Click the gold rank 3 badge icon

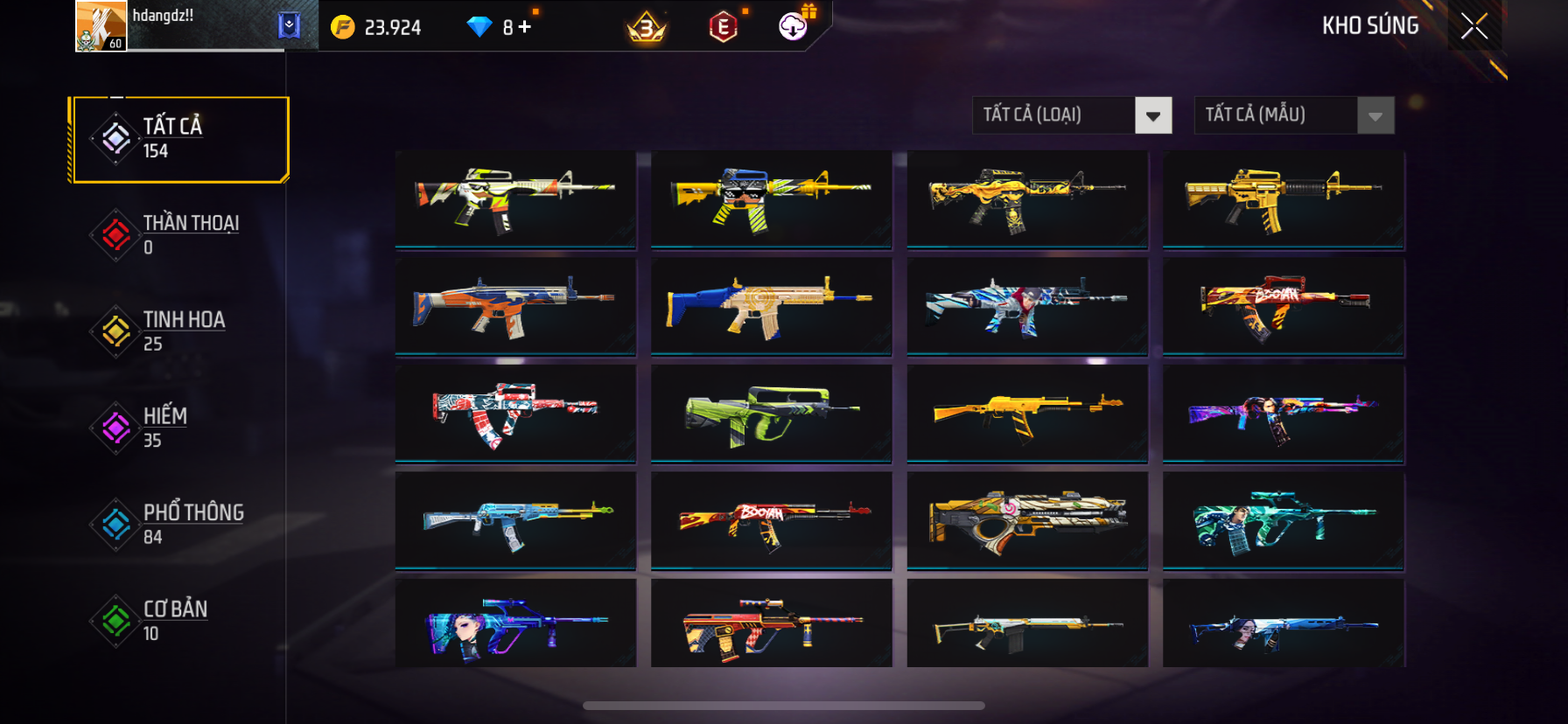[647, 28]
